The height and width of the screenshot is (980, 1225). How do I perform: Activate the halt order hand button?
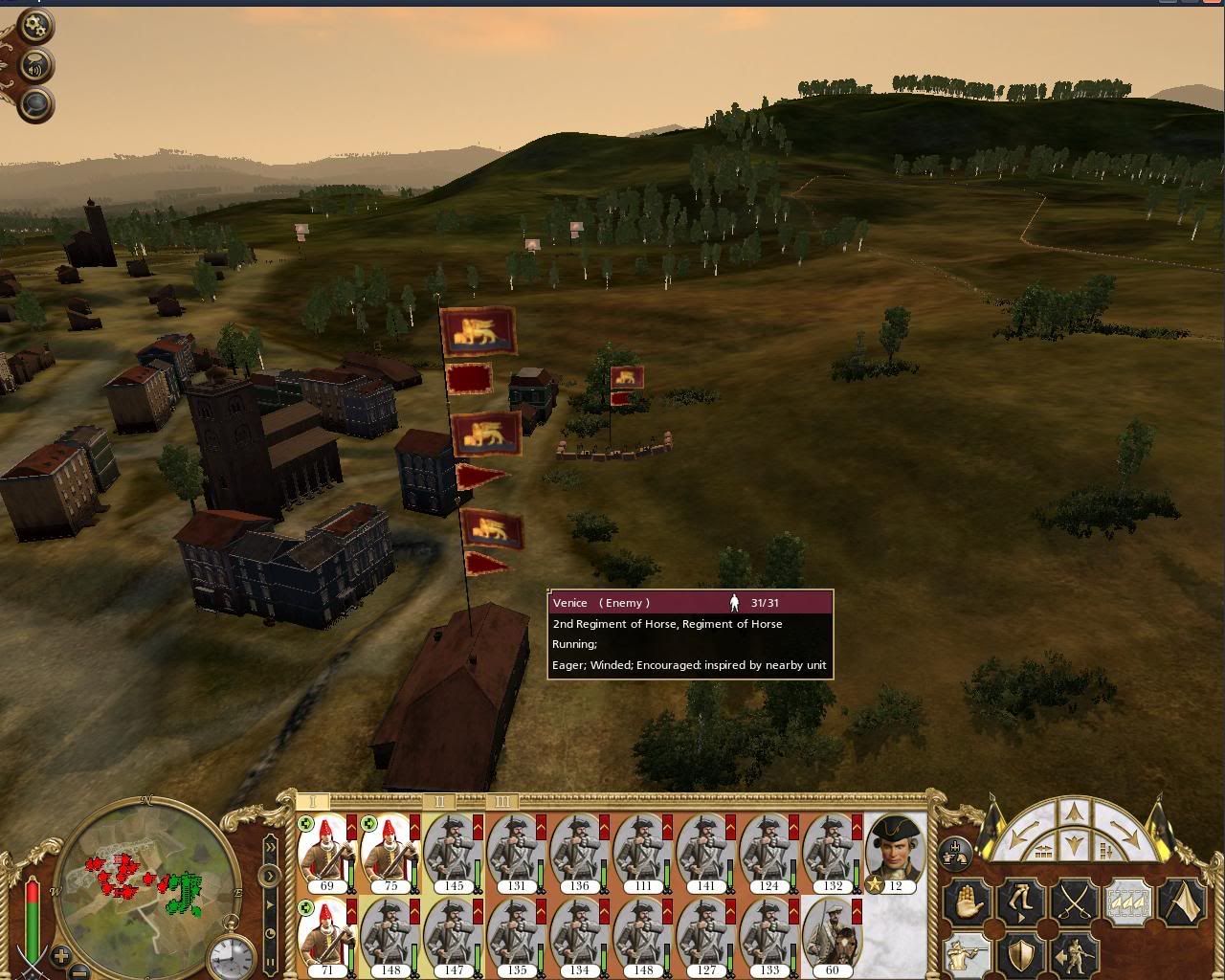(967, 902)
